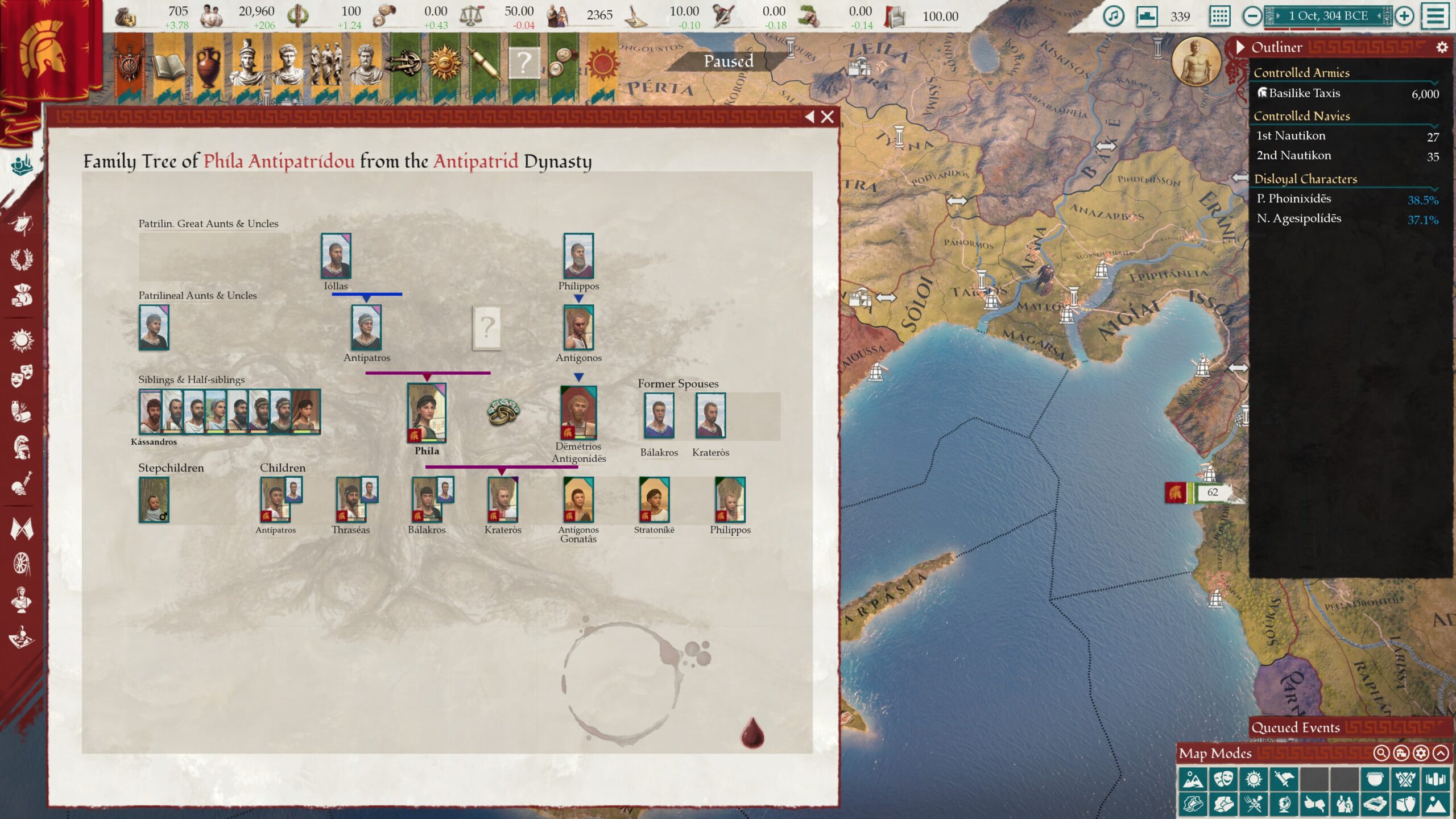Collapse the Map Modes panel
Image resolution: width=1456 pixels, height=819 pixels.
[1441, 753]
